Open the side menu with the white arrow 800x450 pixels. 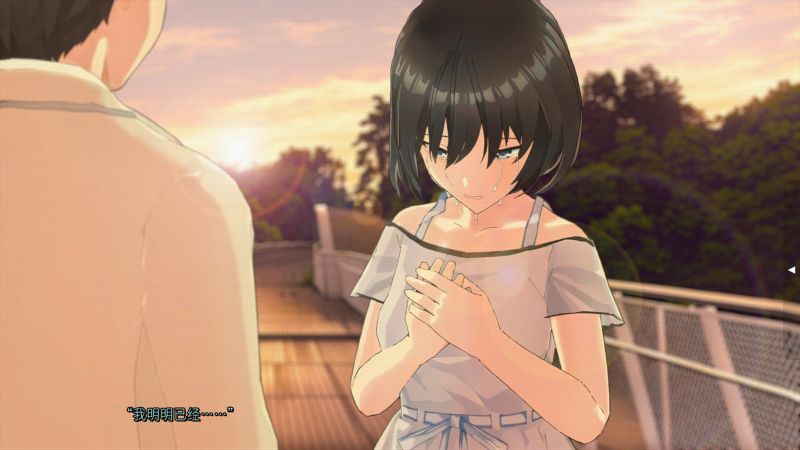(x=792, y=270)
